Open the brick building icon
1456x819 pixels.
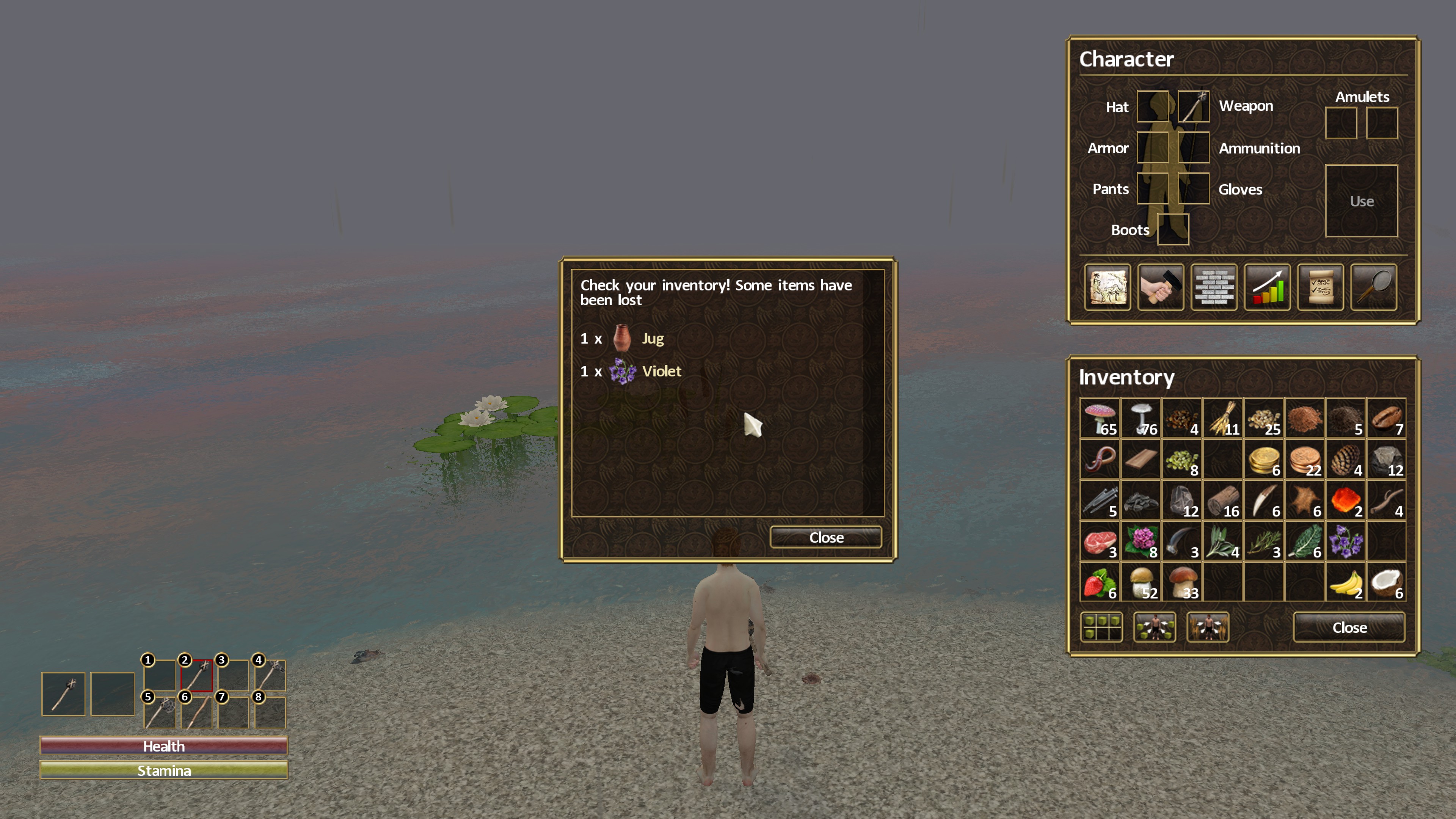[1213, 288]
